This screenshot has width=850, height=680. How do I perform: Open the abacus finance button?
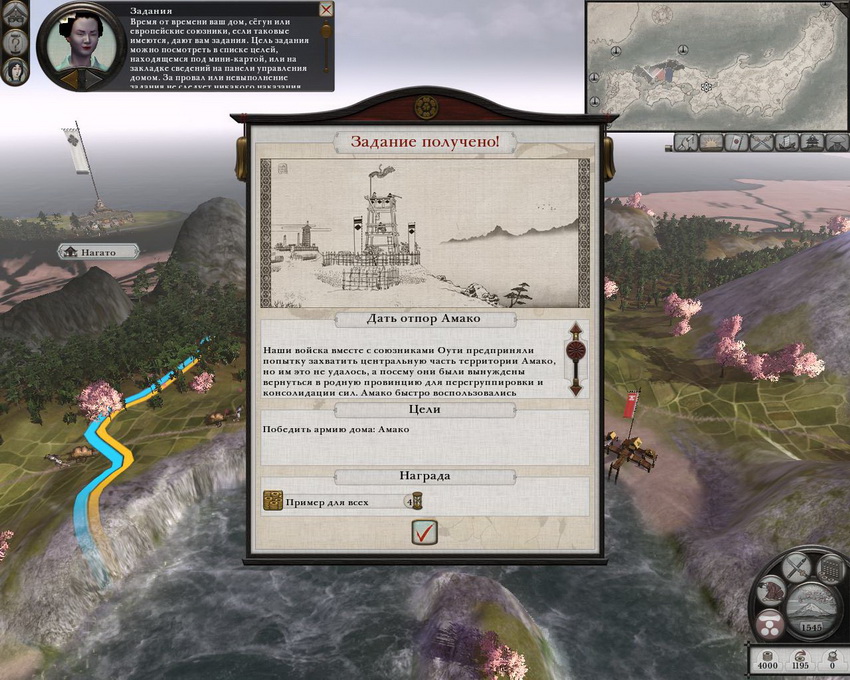829,570
